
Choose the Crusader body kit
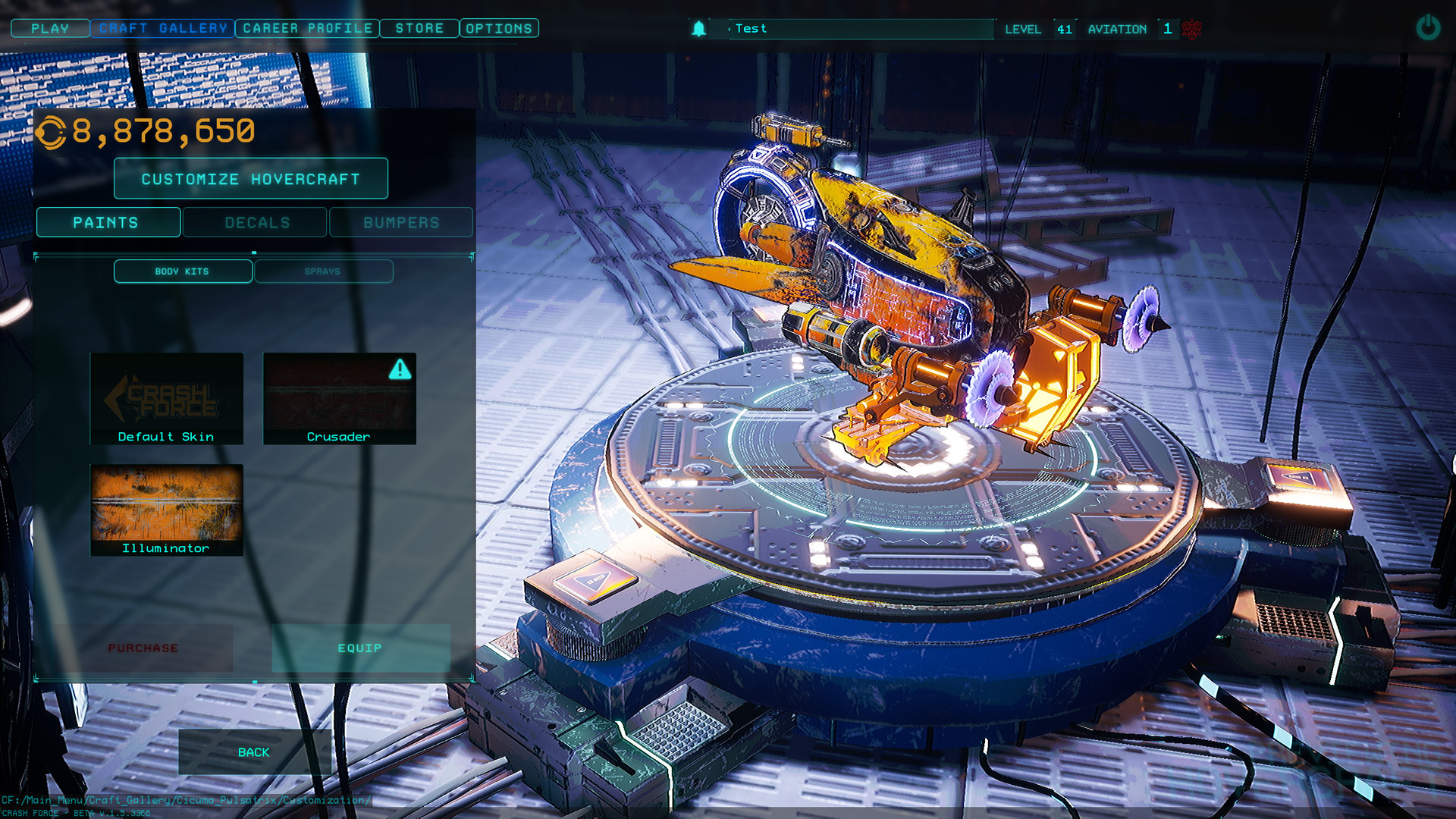[339, 398]
